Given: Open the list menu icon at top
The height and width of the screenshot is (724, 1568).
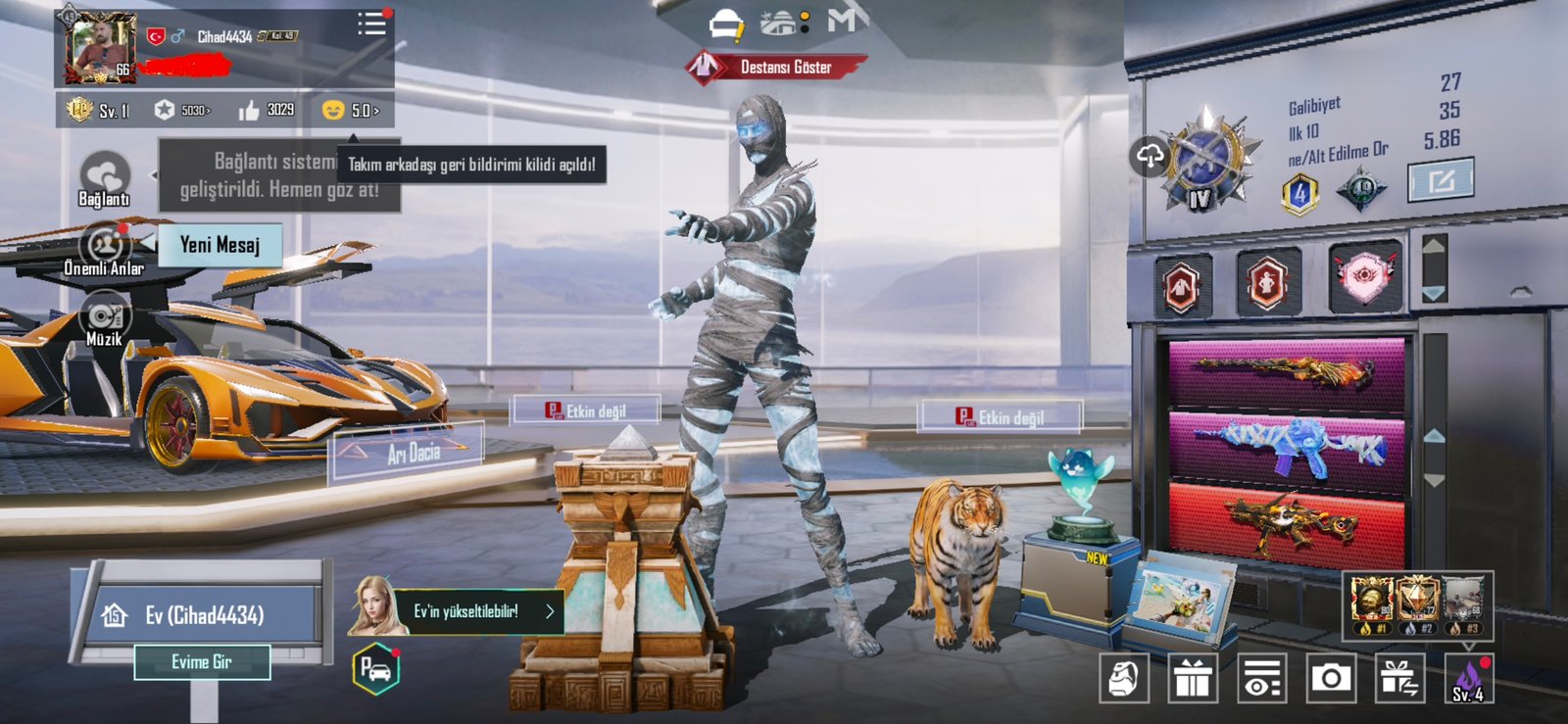Looking at the screenshot, I should [371, 24].
